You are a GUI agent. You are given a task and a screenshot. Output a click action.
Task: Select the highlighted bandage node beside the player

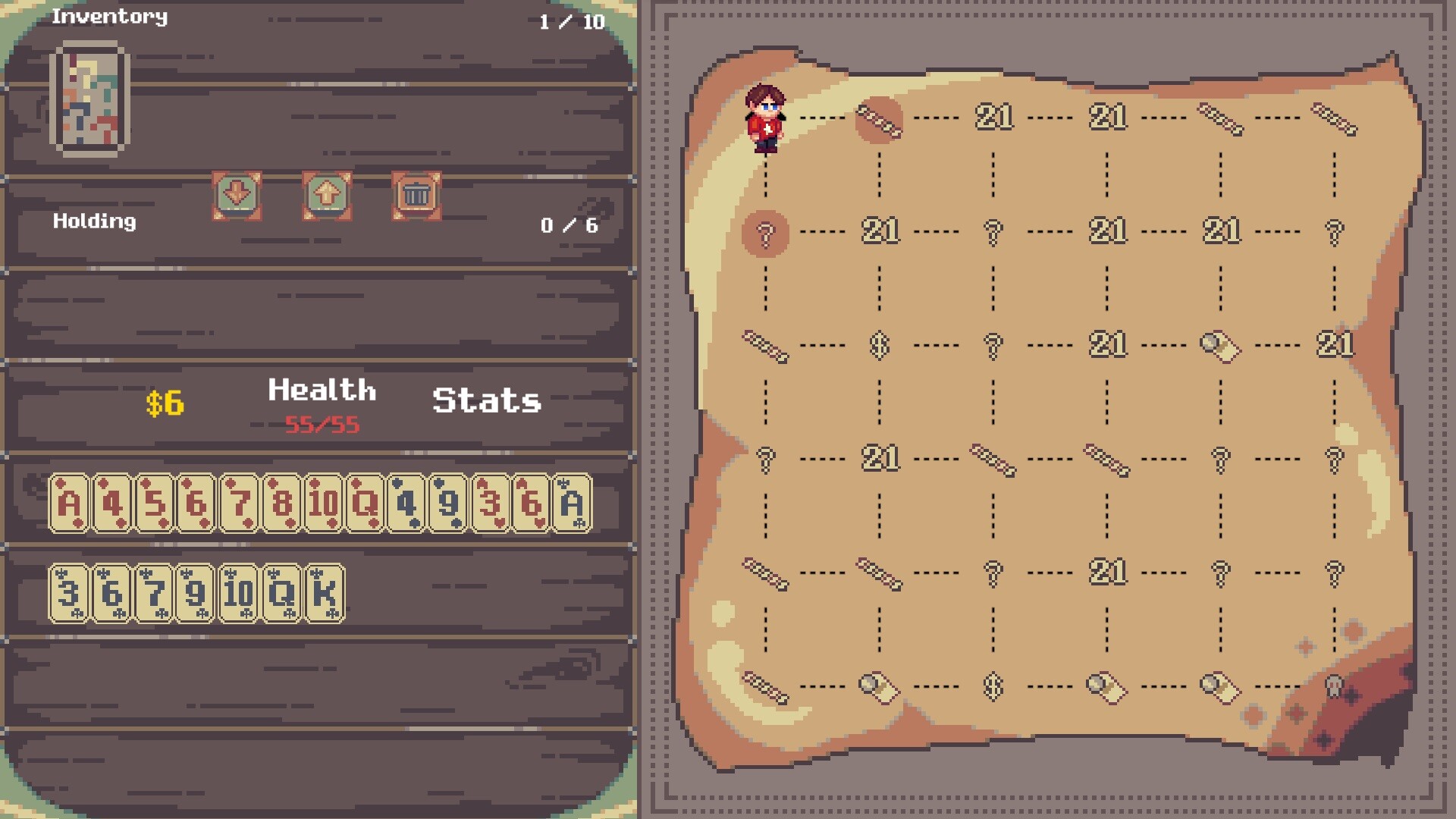click(x=878, y=118)
